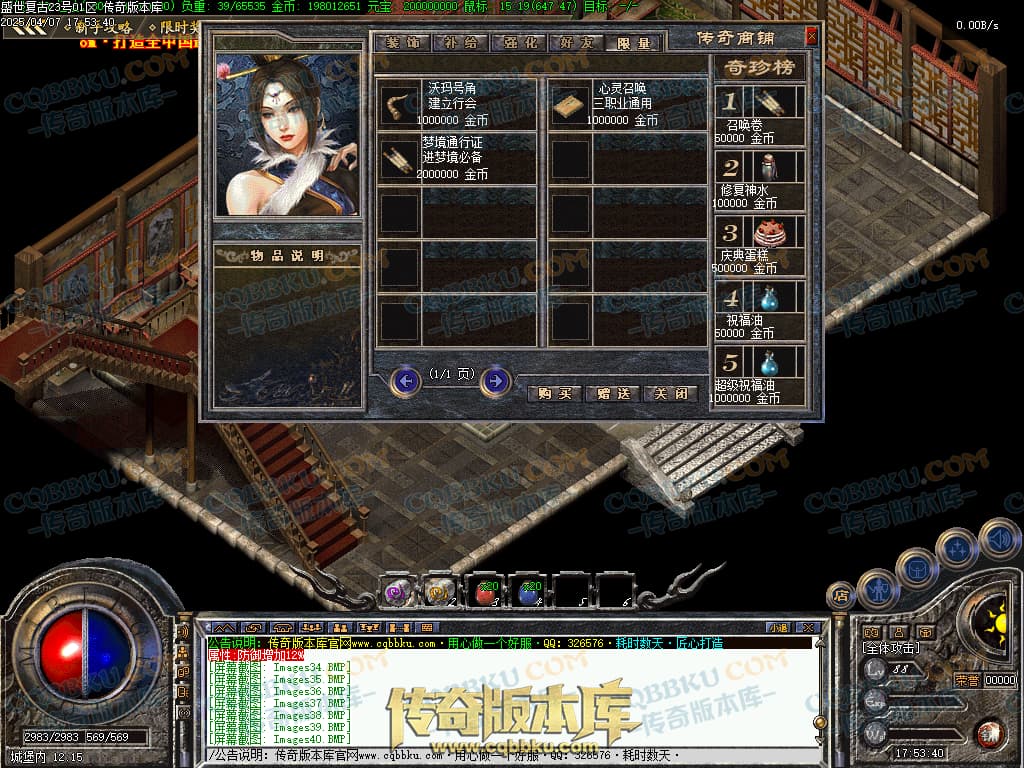Select the 沃玛号角 item
1024x768 pixels.
[400, 105]
